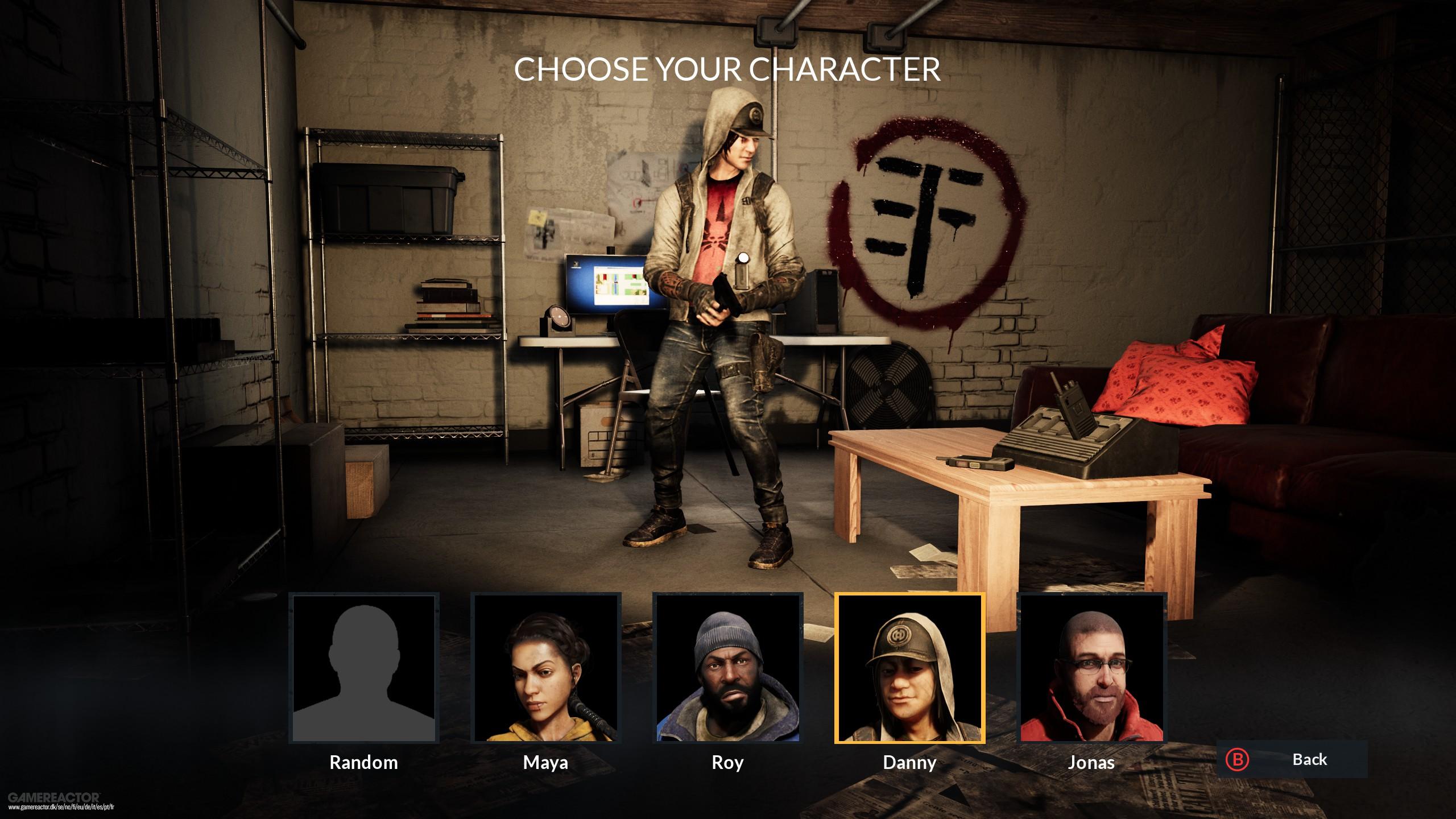Go back using the Back button
The height and width of the screenshot is (819, 1456).
1291,759
